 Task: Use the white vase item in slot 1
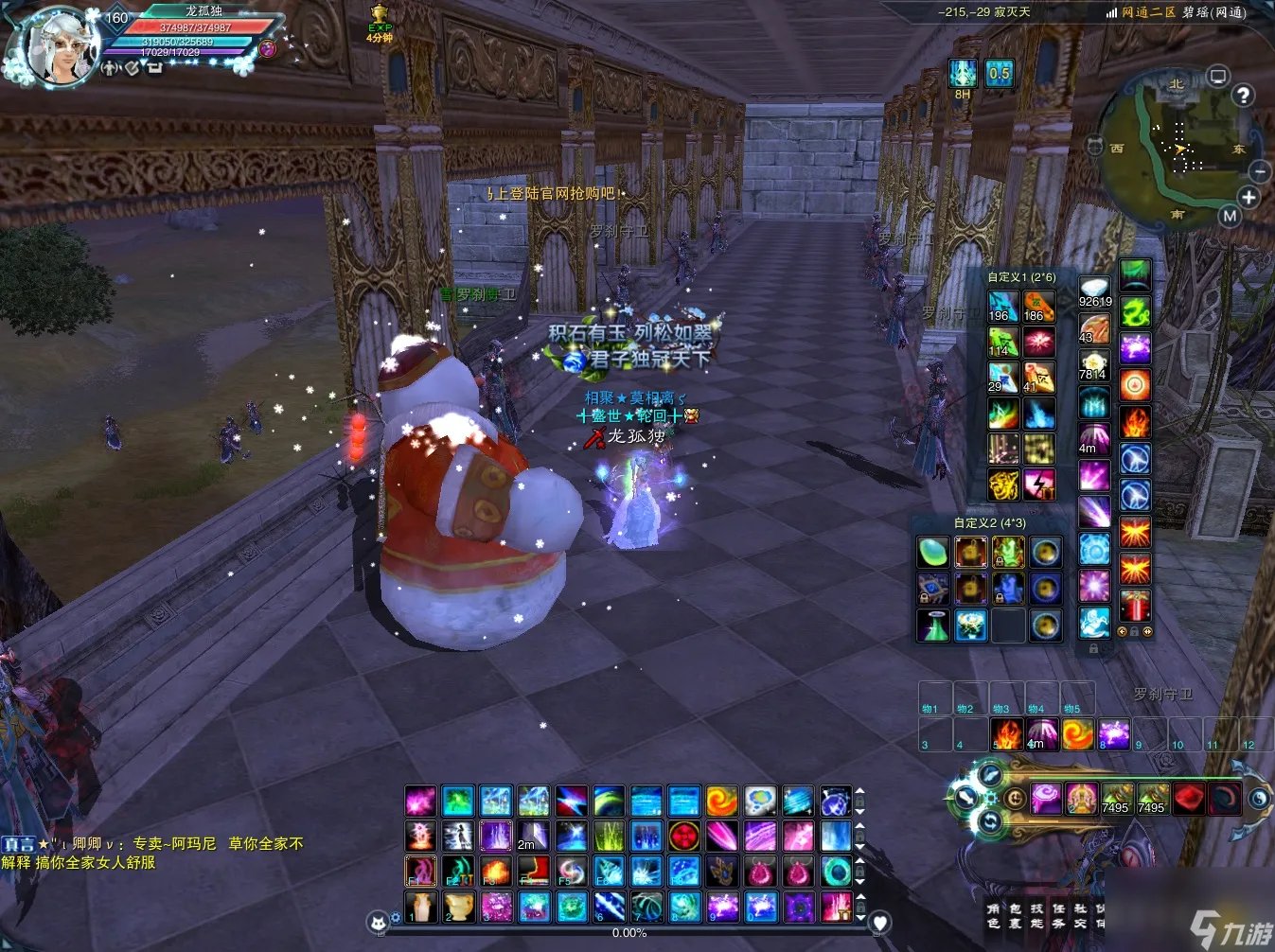(420, 907)
